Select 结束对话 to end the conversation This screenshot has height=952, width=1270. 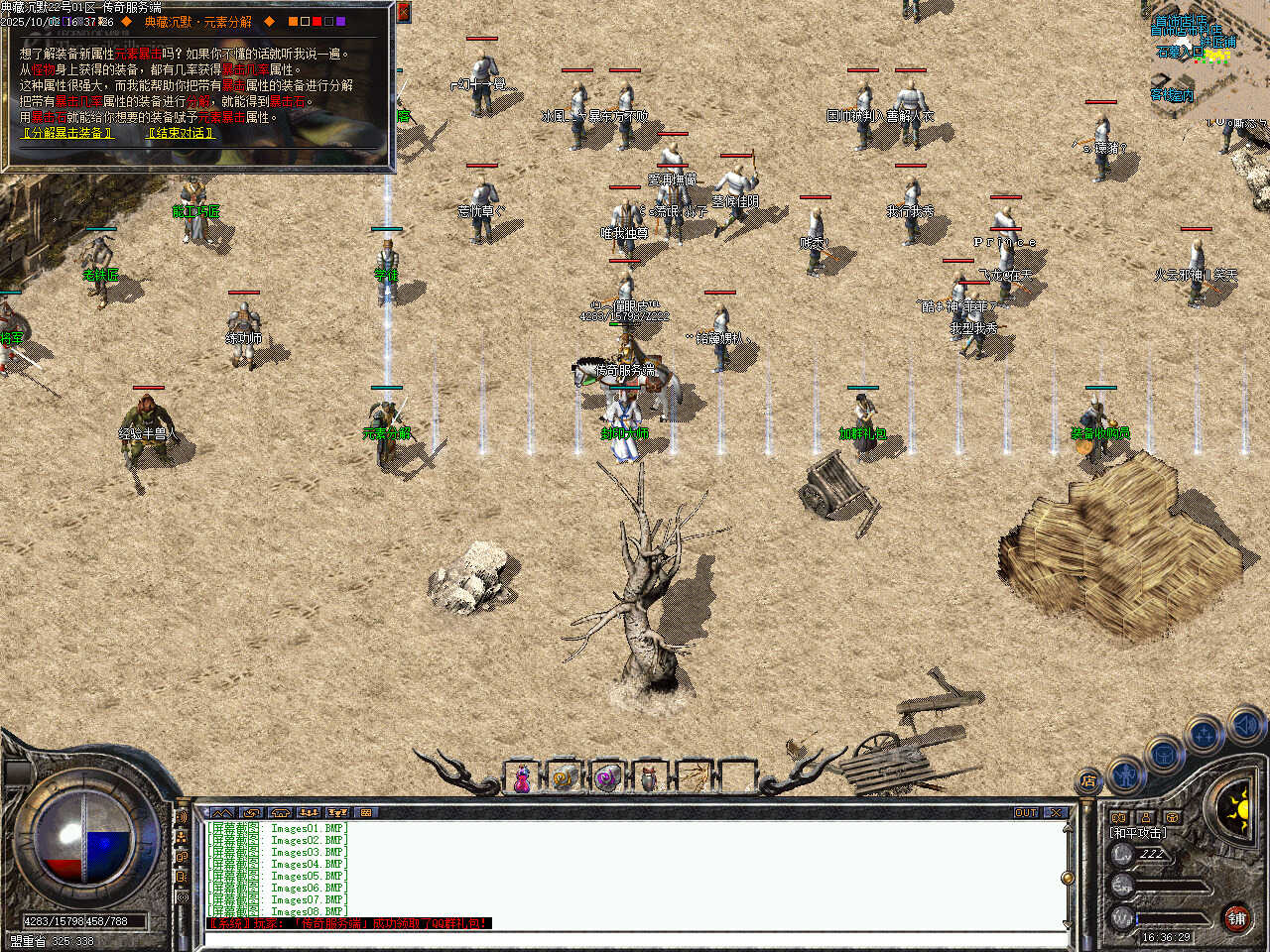tap(181, 133)
